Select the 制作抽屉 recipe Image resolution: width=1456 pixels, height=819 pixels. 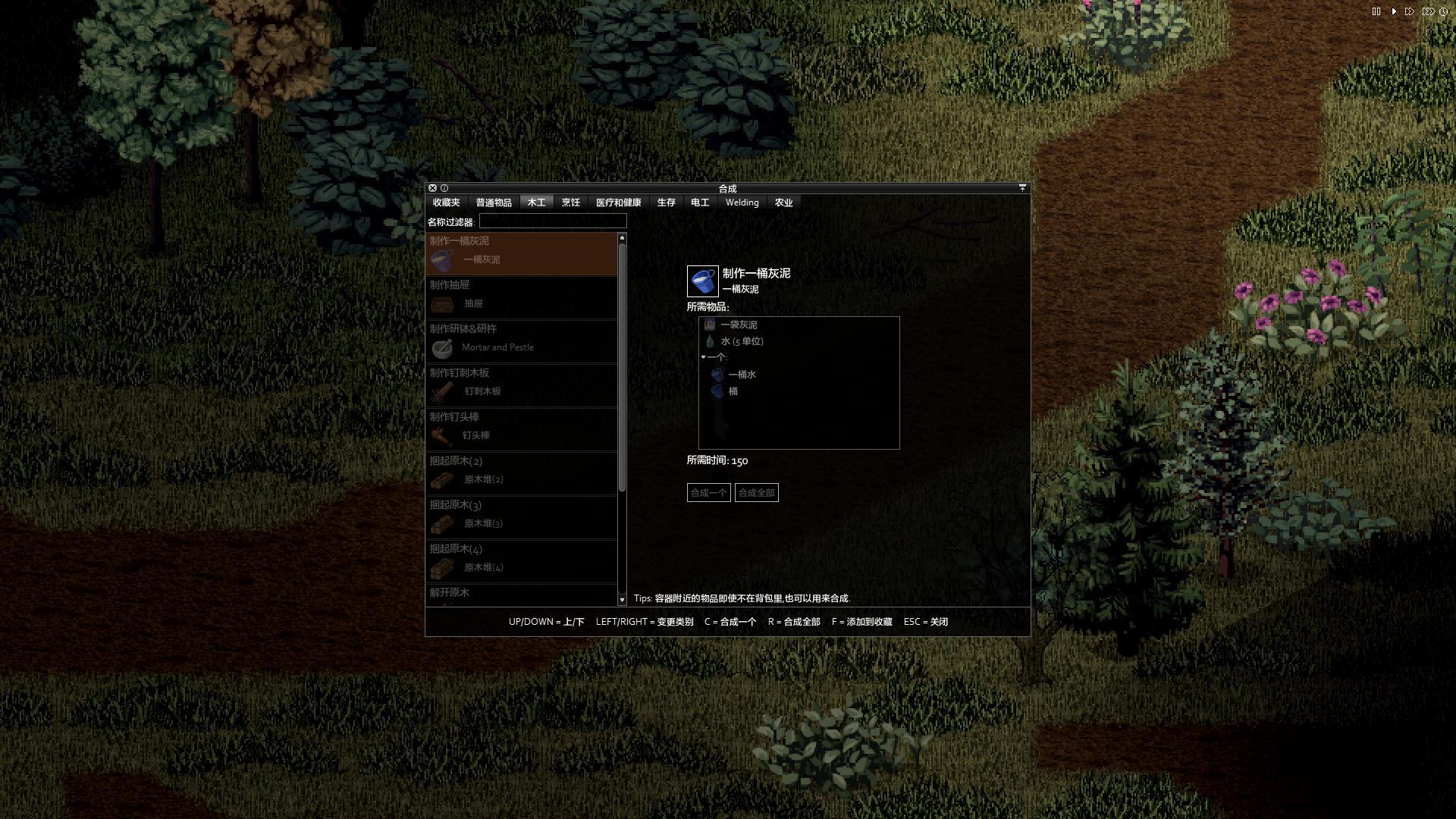pyautogui.click(x=522, y=297)
